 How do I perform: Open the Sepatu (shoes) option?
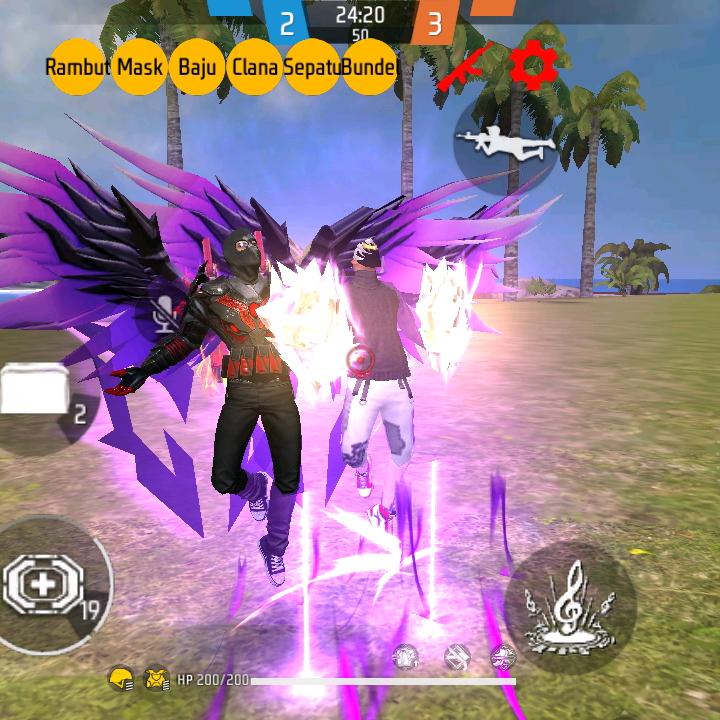pos(312,67)
